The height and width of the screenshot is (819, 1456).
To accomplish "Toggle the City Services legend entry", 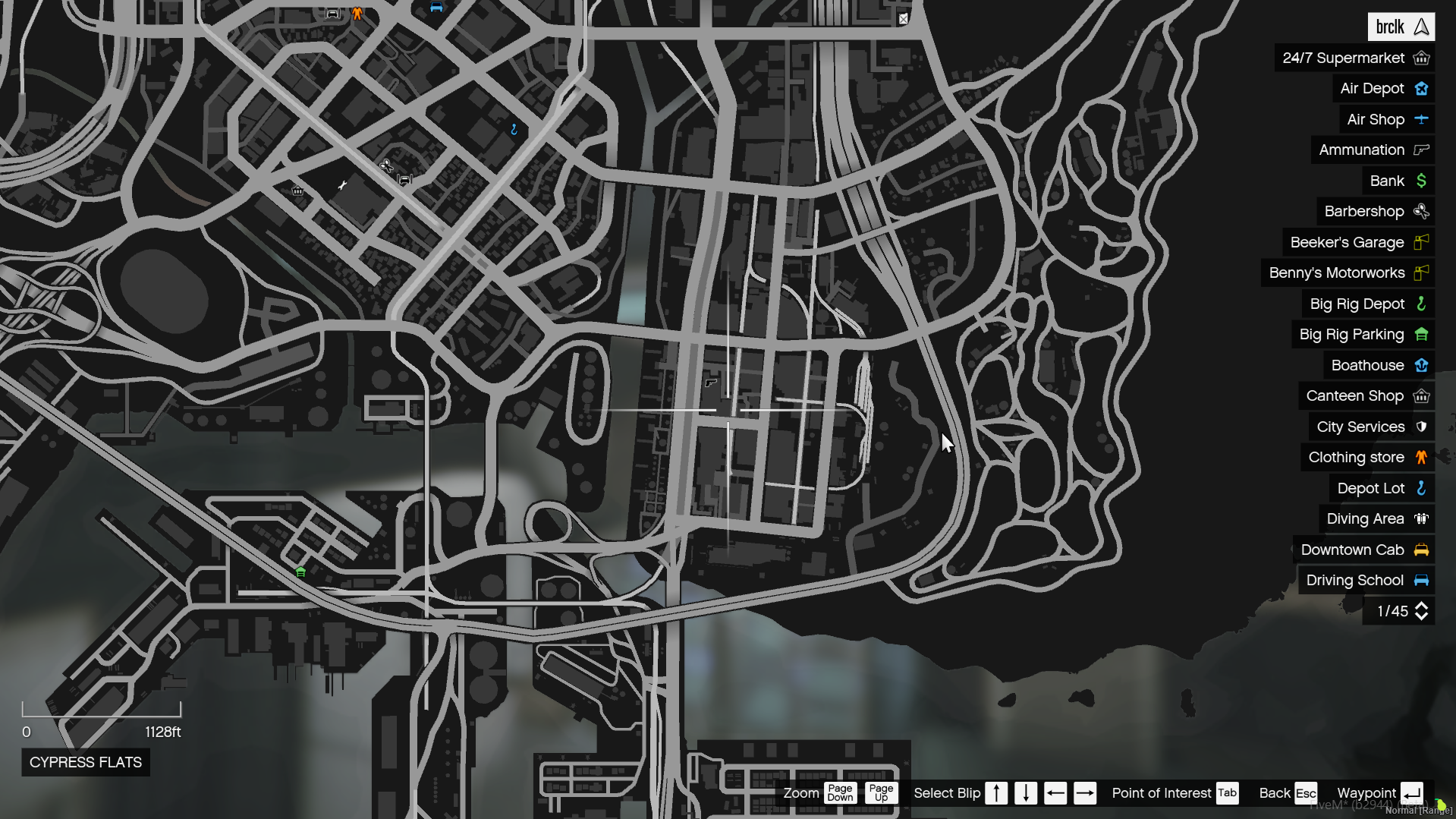I will point(1360,426).
